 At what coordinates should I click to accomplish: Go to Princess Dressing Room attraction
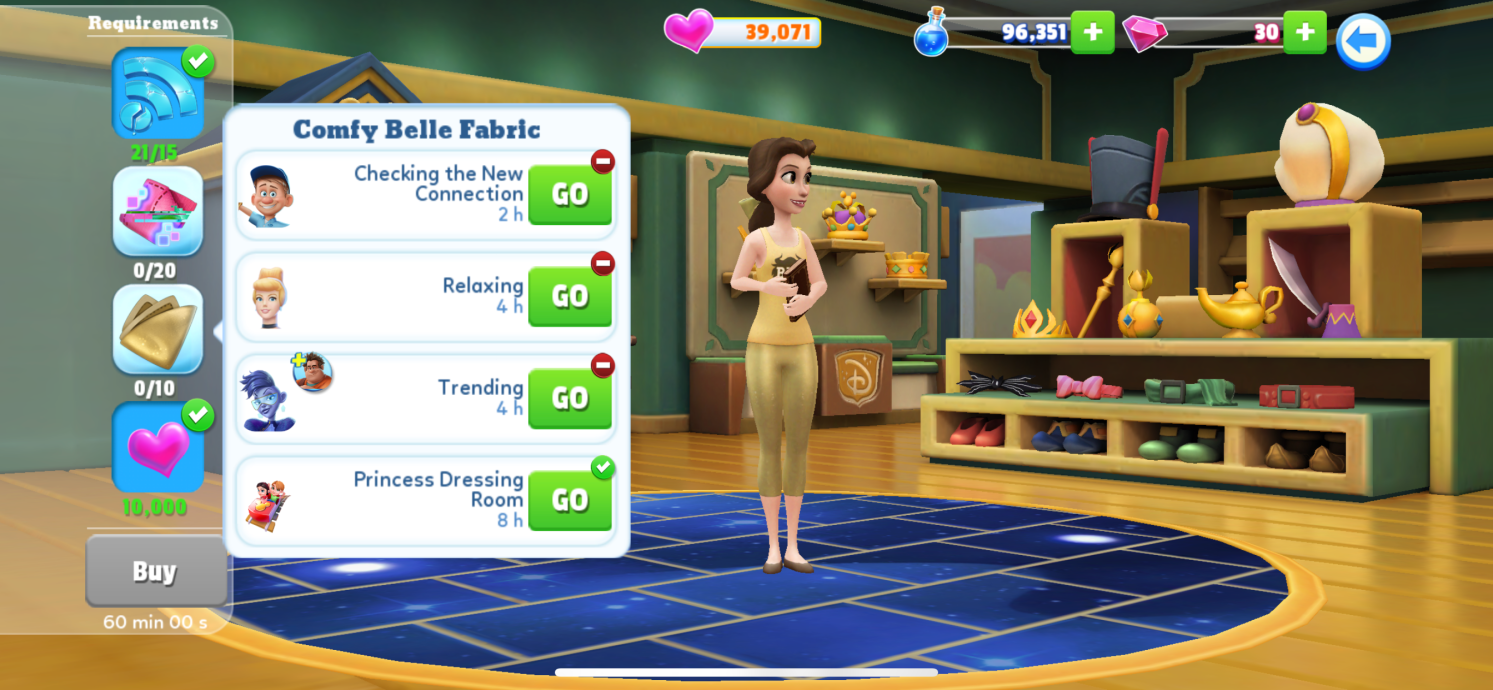click(x=569, y=501)
